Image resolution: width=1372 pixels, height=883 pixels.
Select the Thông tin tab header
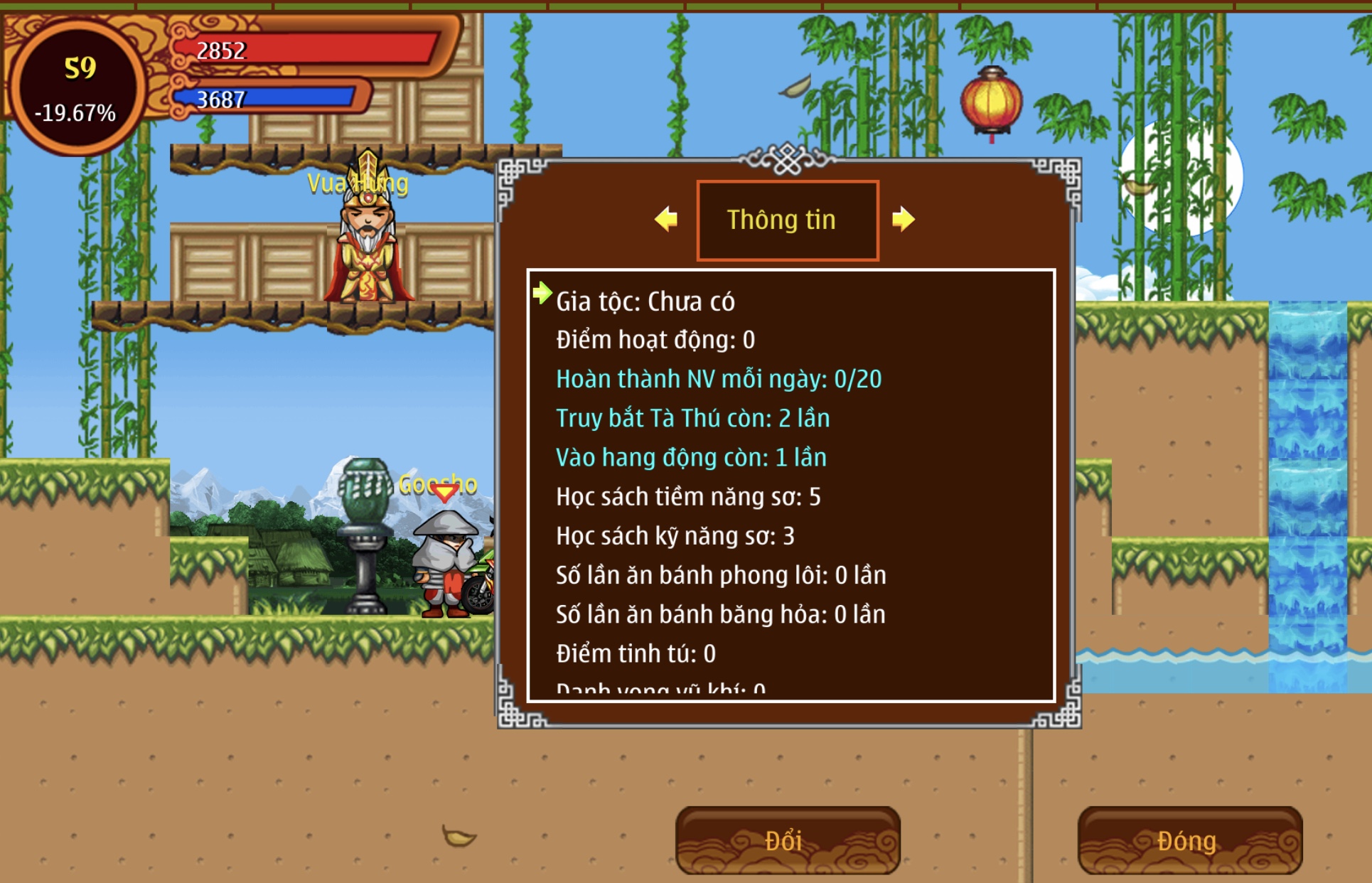coord(788,220)
